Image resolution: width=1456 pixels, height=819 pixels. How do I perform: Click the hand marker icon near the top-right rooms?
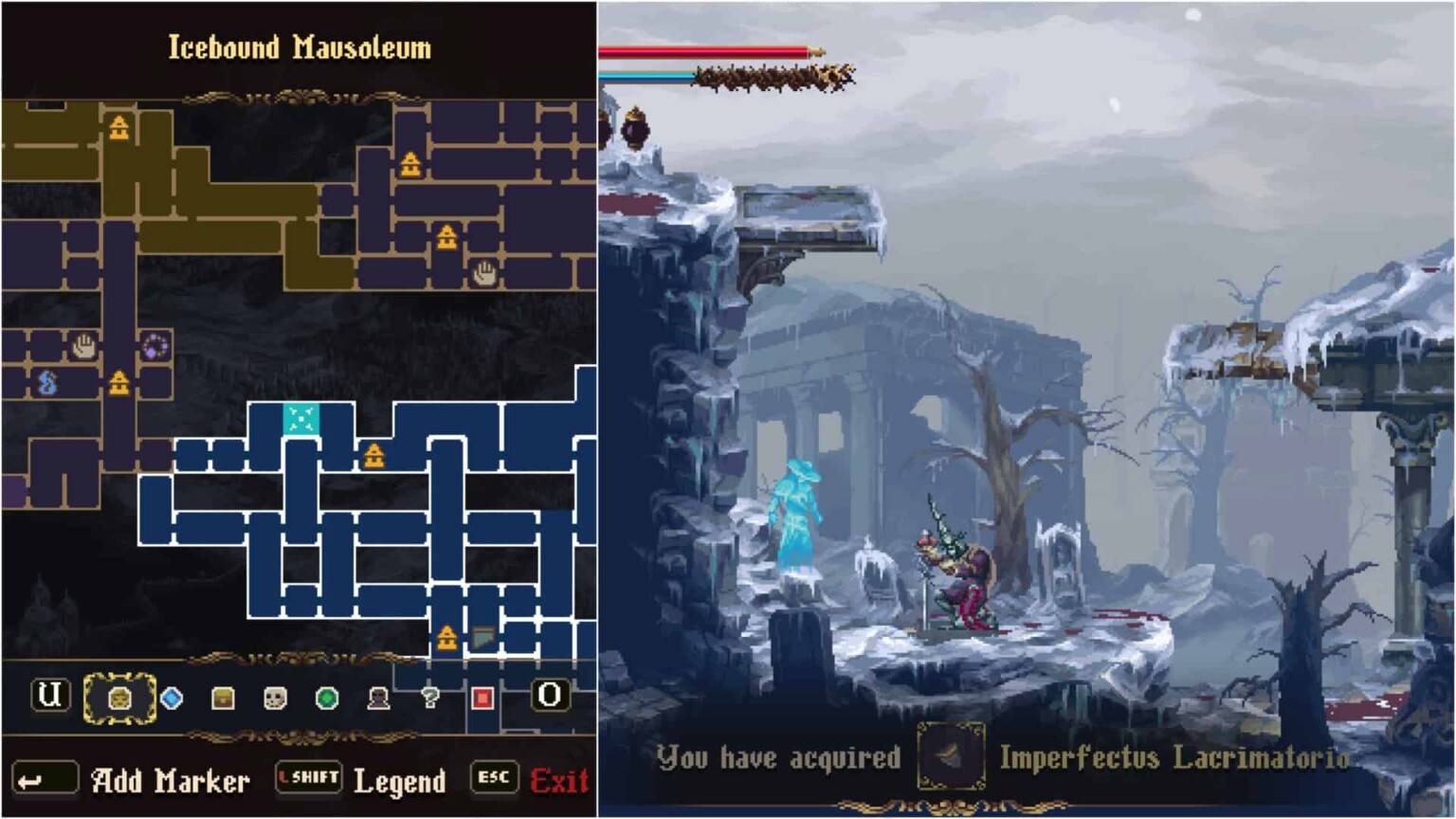tap(482, 275)
